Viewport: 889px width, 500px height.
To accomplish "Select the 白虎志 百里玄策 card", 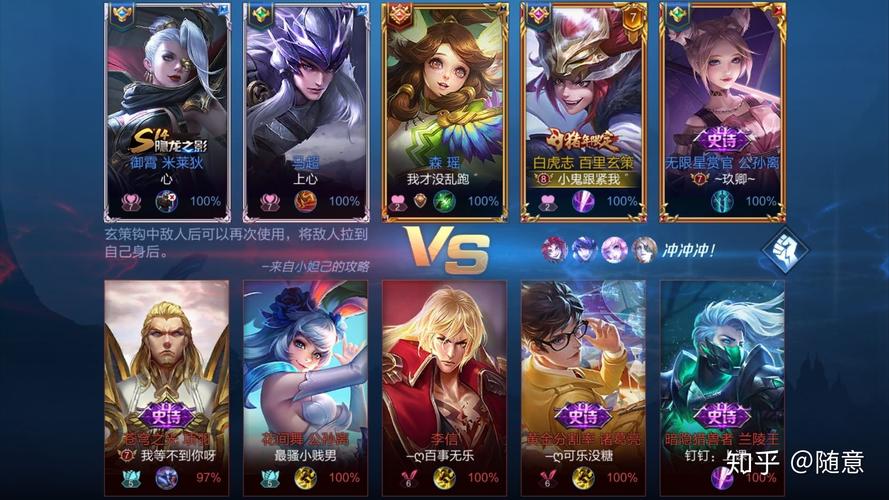I will point(583,110).
